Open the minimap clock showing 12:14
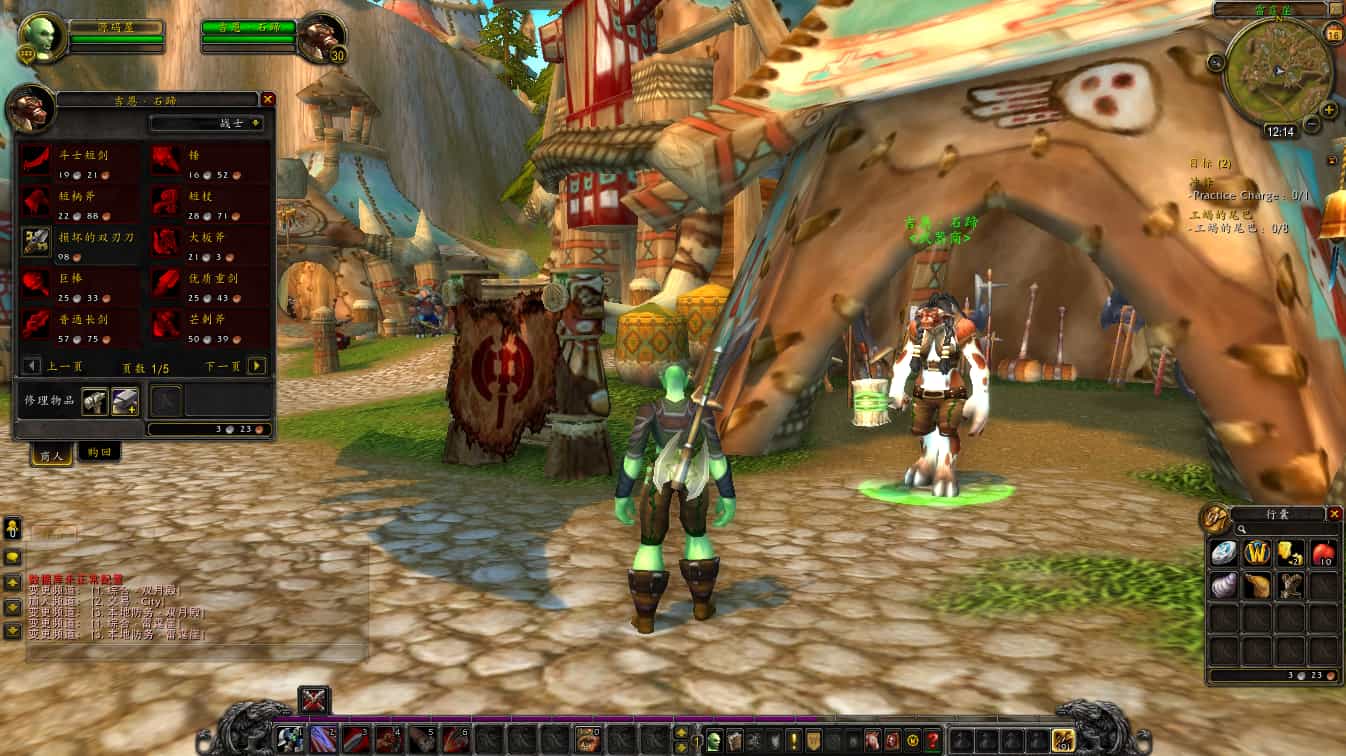 tap(1280, 131)
